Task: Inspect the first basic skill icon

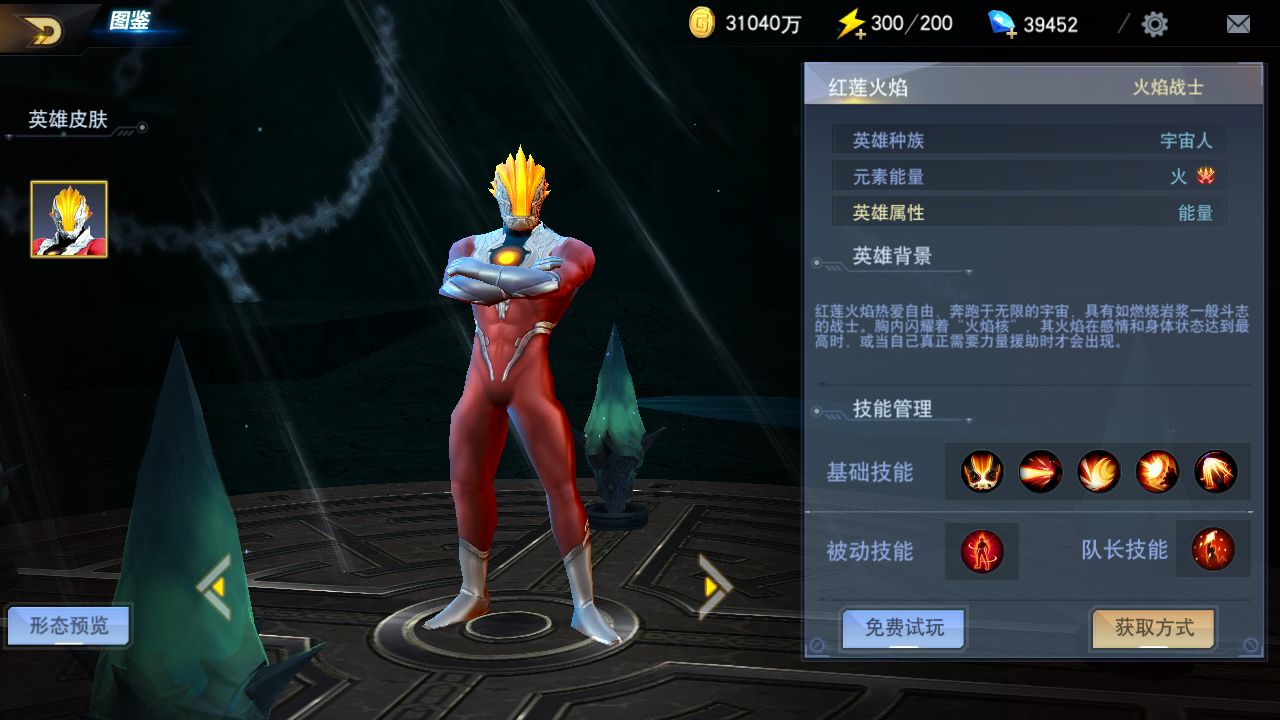Action: (982, 472)
